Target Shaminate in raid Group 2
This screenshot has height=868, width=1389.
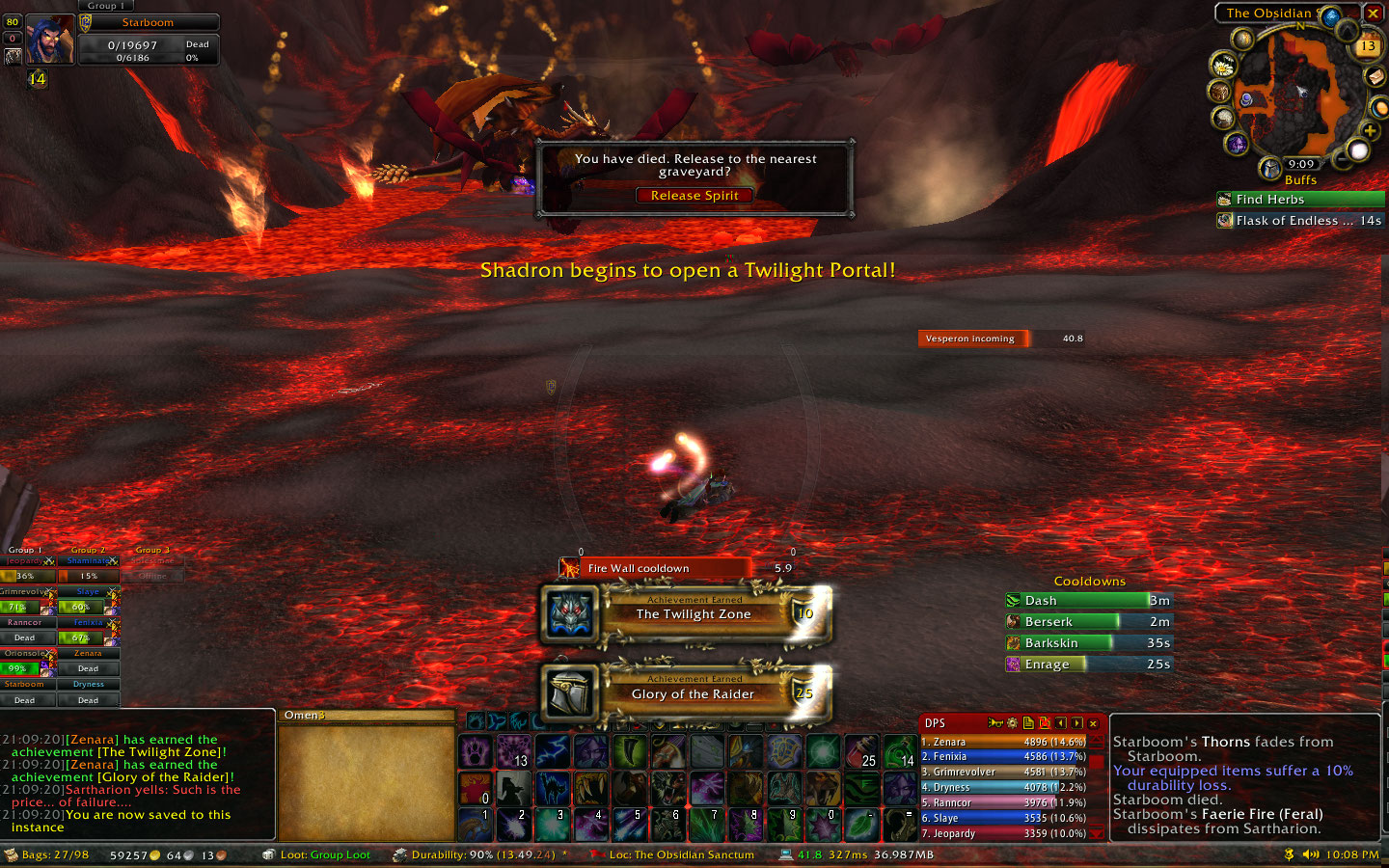pos(89,561)
